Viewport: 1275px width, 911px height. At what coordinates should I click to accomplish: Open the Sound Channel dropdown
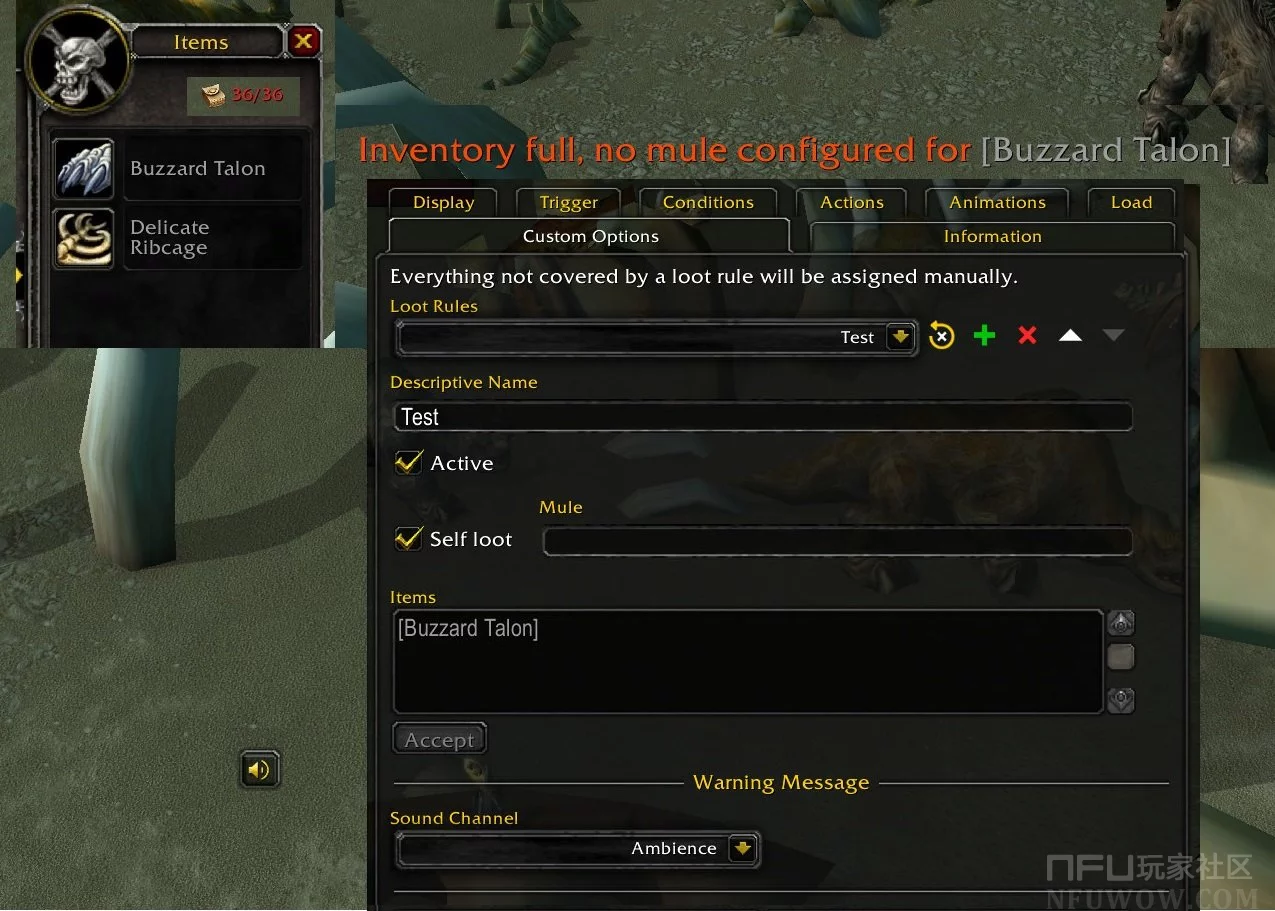(x=741, y=849)
